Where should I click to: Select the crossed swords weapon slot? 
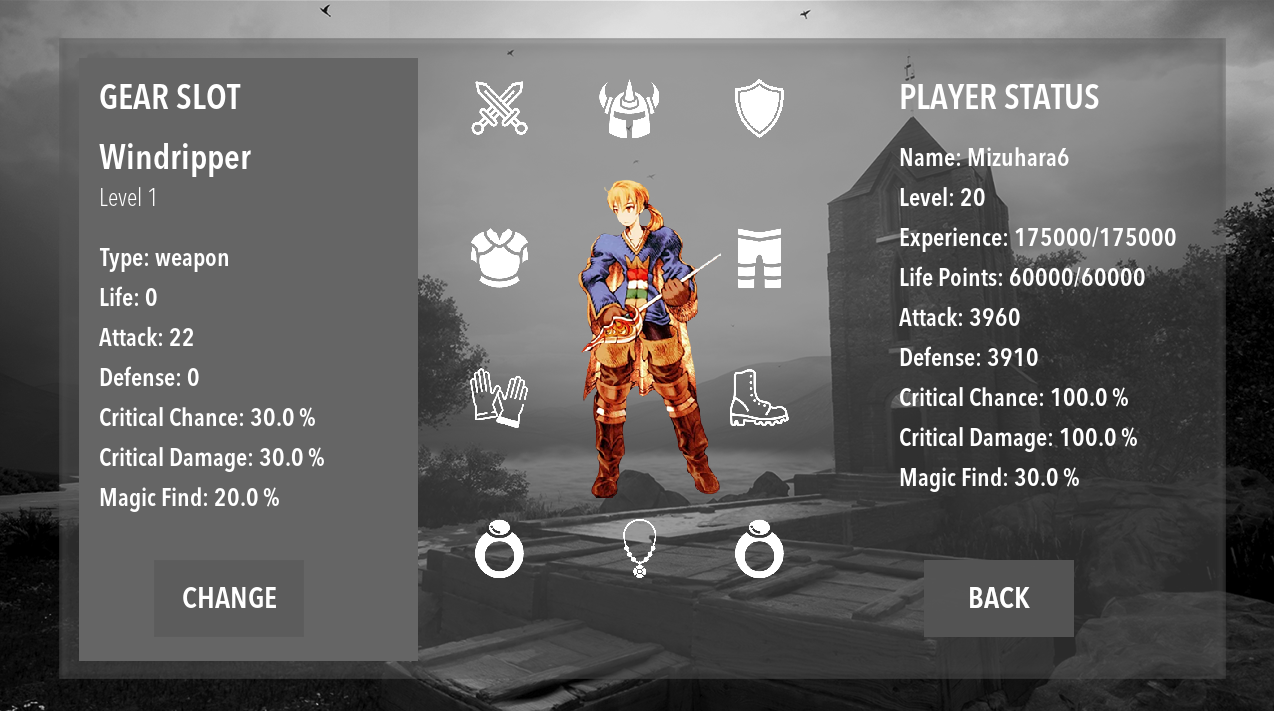499,108
